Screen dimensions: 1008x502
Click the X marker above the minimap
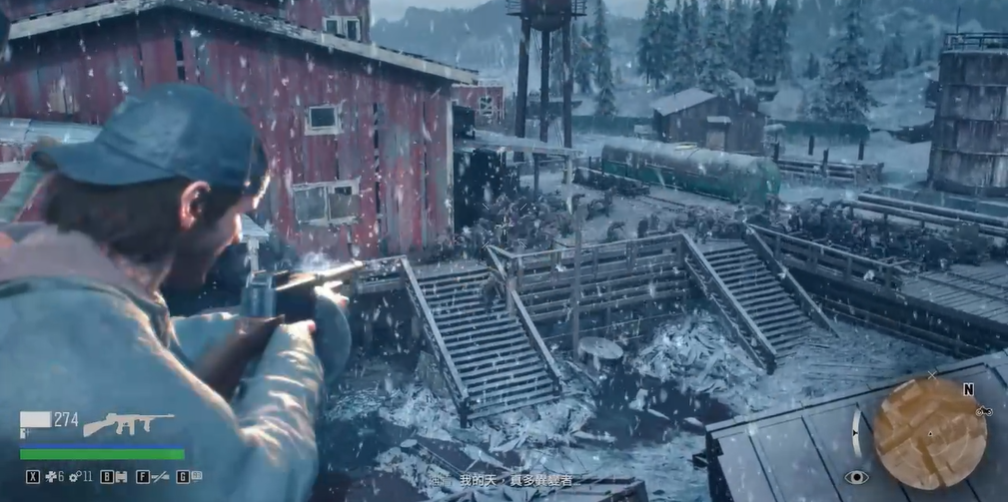point(932,374)
